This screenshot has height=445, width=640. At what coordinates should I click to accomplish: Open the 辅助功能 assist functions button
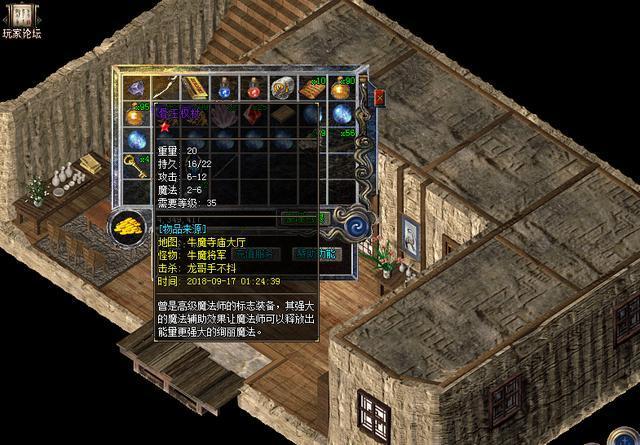(x=316, y=254)
